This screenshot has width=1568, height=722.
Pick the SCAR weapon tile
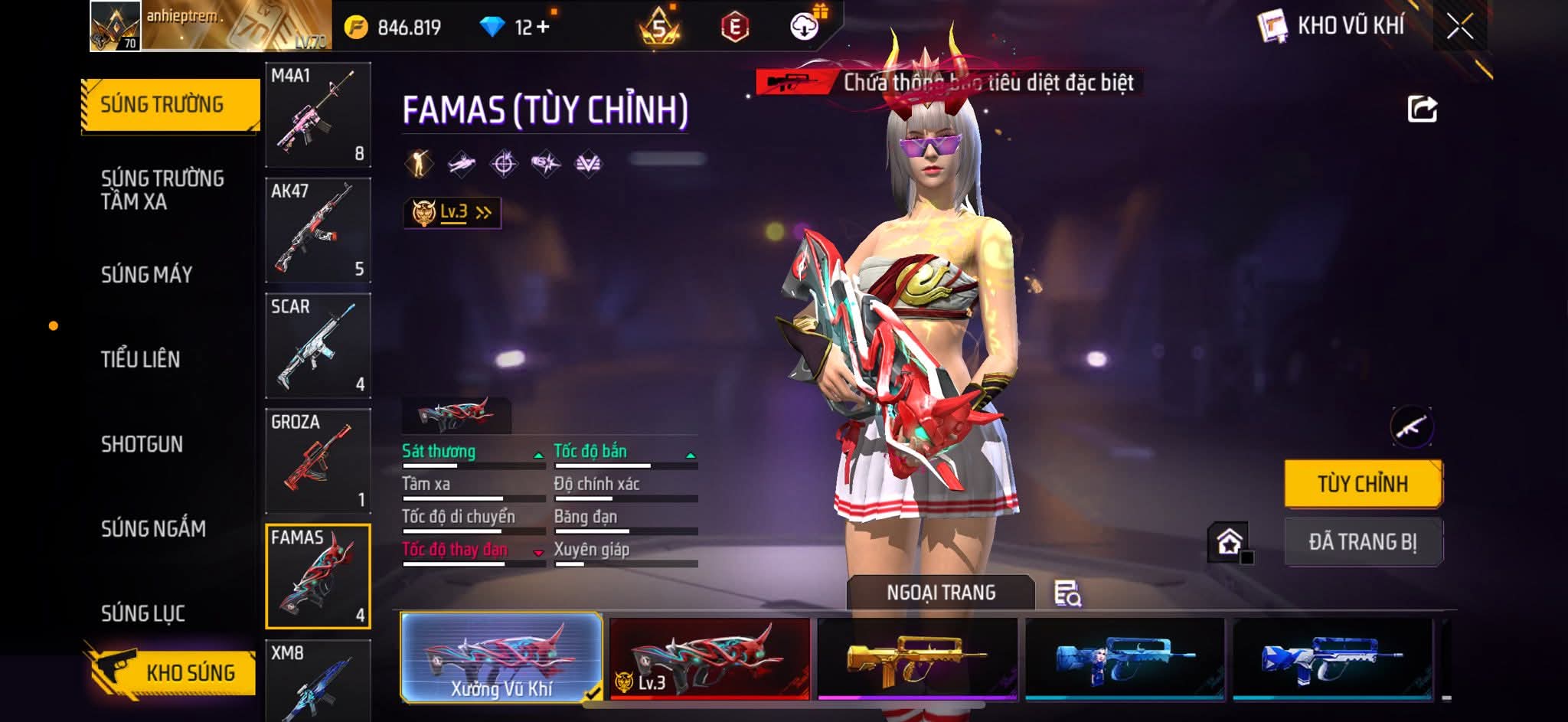point(318,345)
